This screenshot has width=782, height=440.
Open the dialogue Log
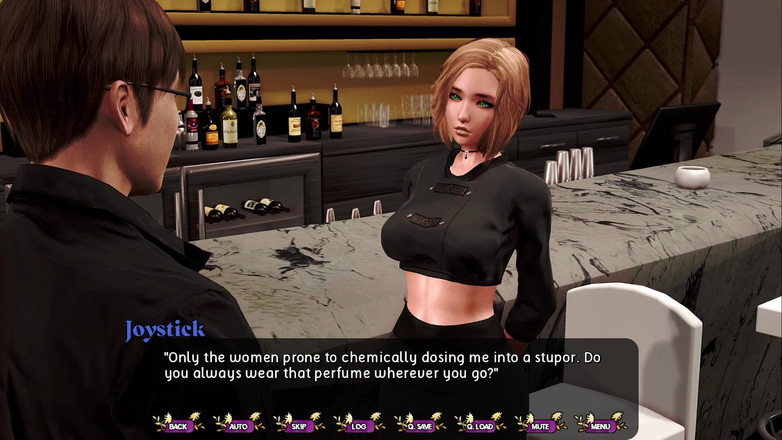click(x=358, y=425)
